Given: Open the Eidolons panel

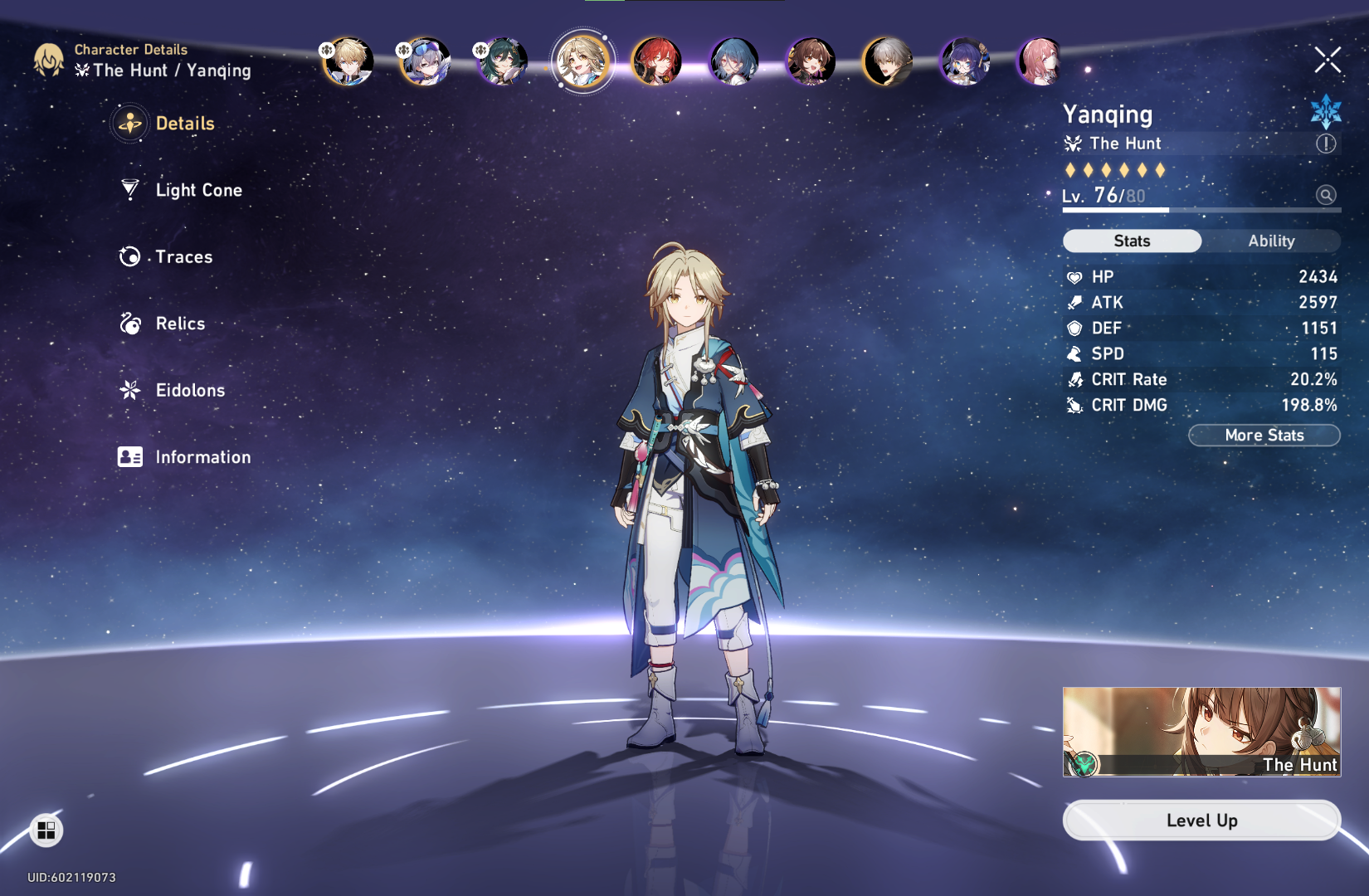Looking at the screenshot, I should pos(189,390).
